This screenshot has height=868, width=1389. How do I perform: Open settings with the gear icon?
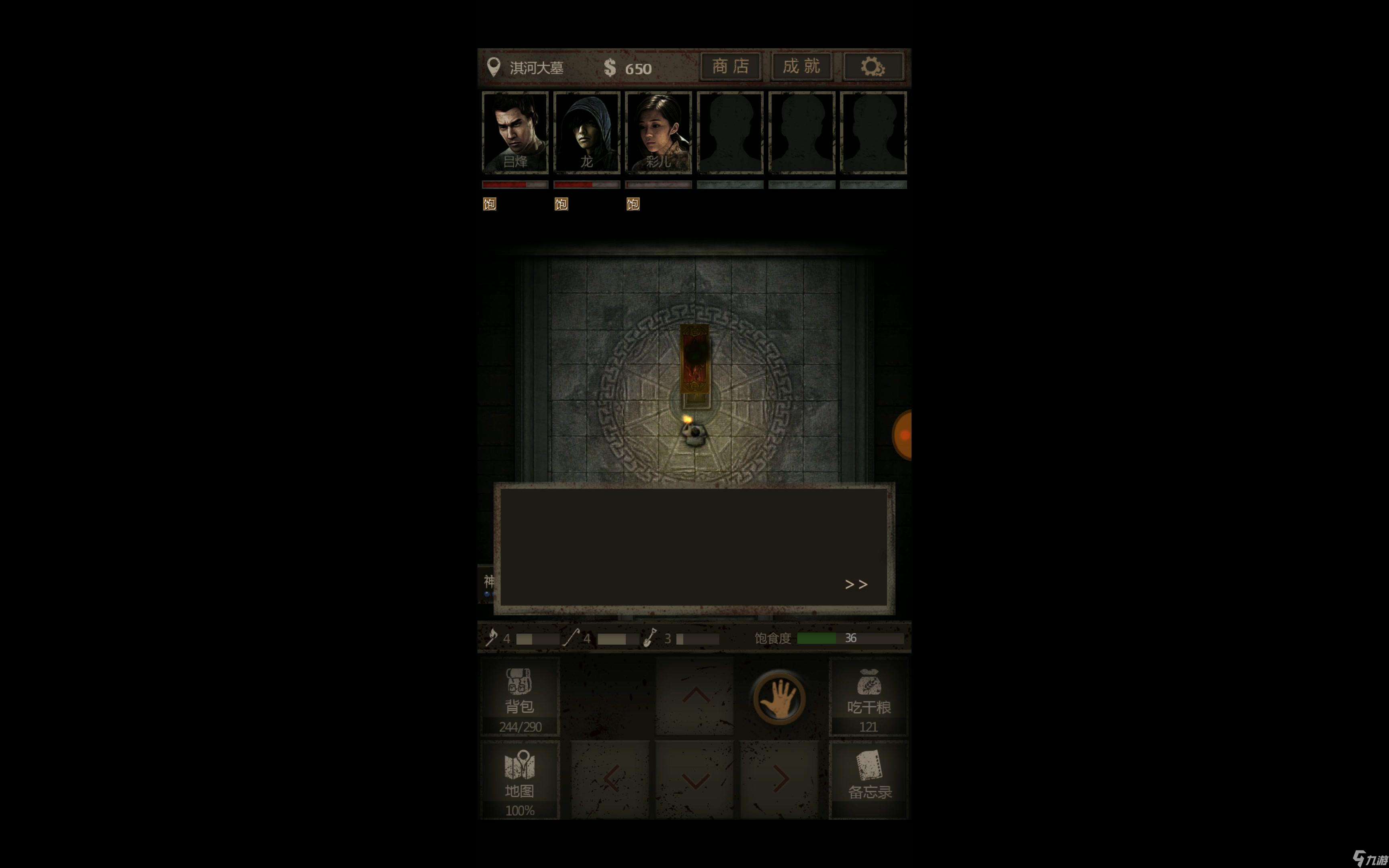tap(873, 67)
